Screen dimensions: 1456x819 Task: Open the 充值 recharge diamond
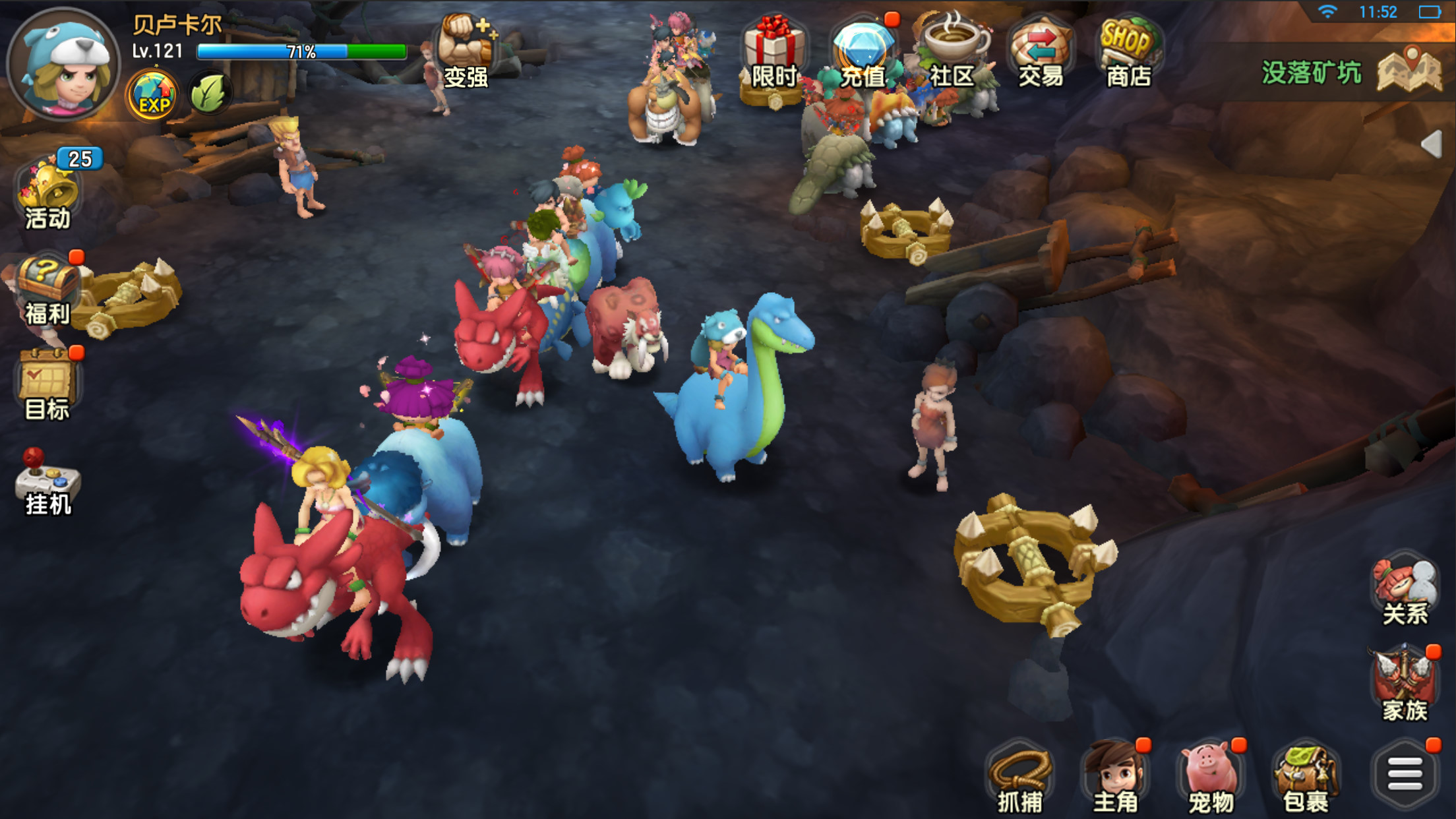tap(863, 53)
